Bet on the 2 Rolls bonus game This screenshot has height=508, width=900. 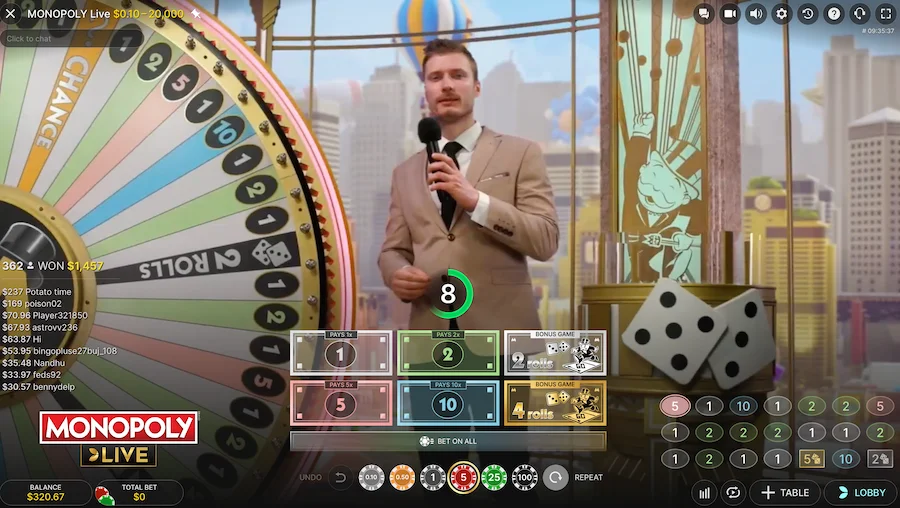(555, 353)
